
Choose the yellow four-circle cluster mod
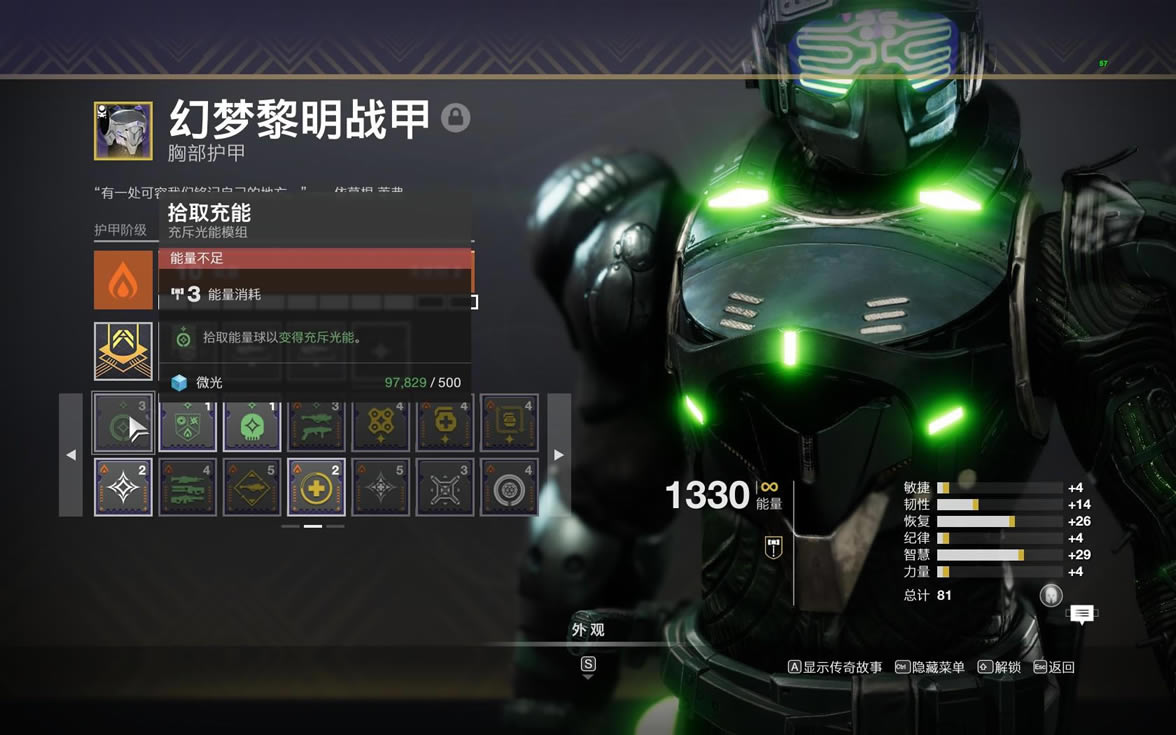click(381, 423)
